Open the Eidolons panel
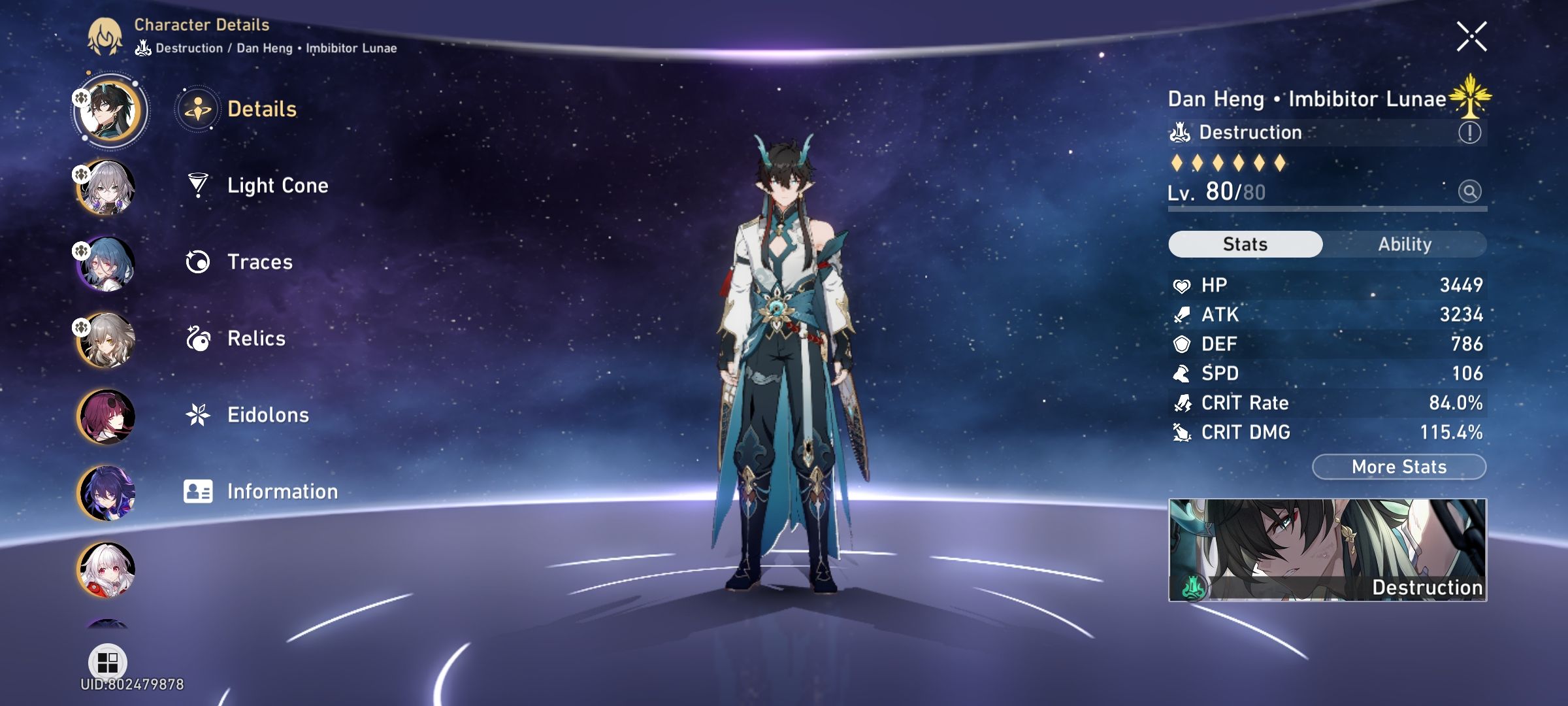 (269, 414)
